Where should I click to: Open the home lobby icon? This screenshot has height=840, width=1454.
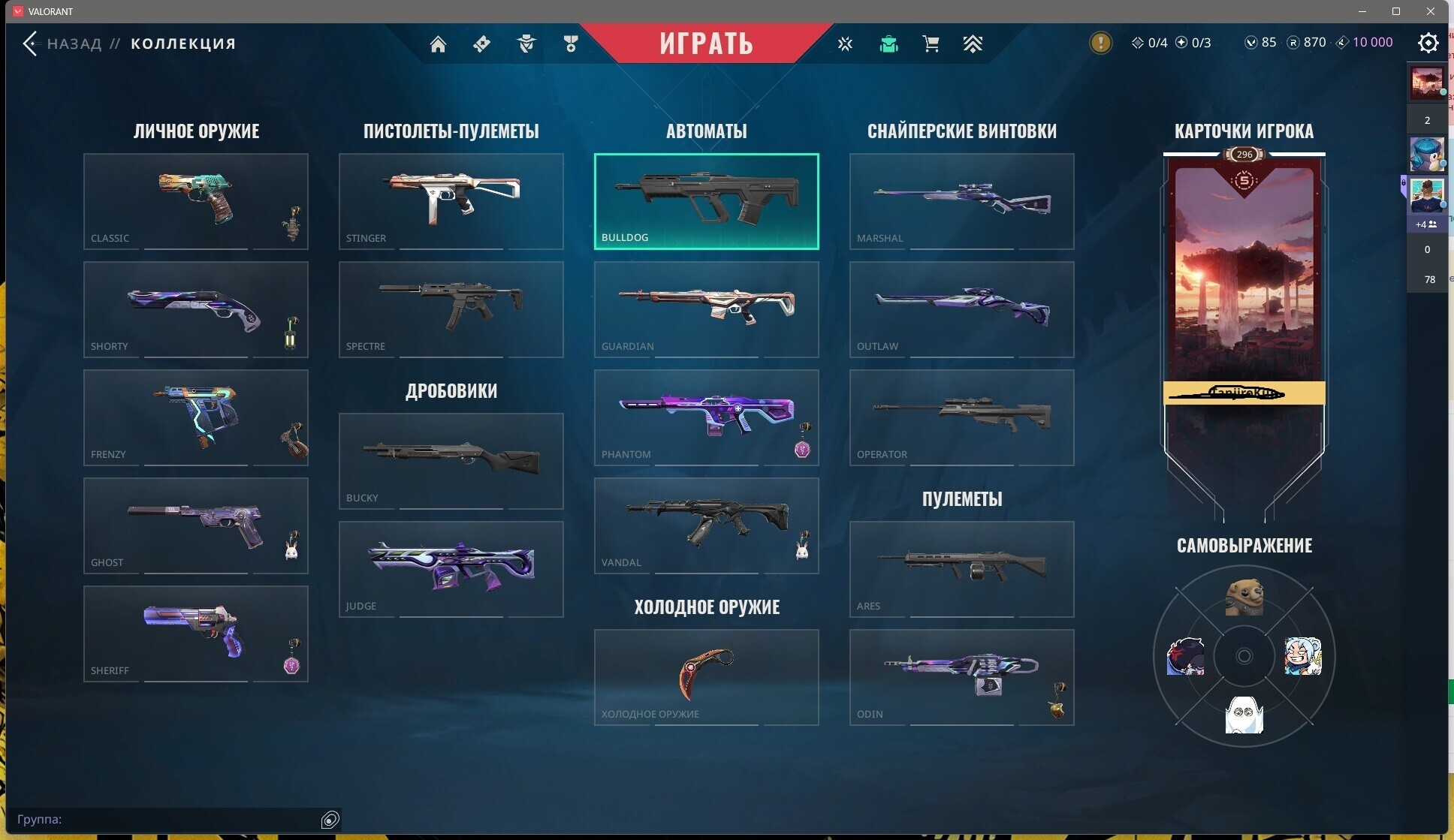(438, 44)
